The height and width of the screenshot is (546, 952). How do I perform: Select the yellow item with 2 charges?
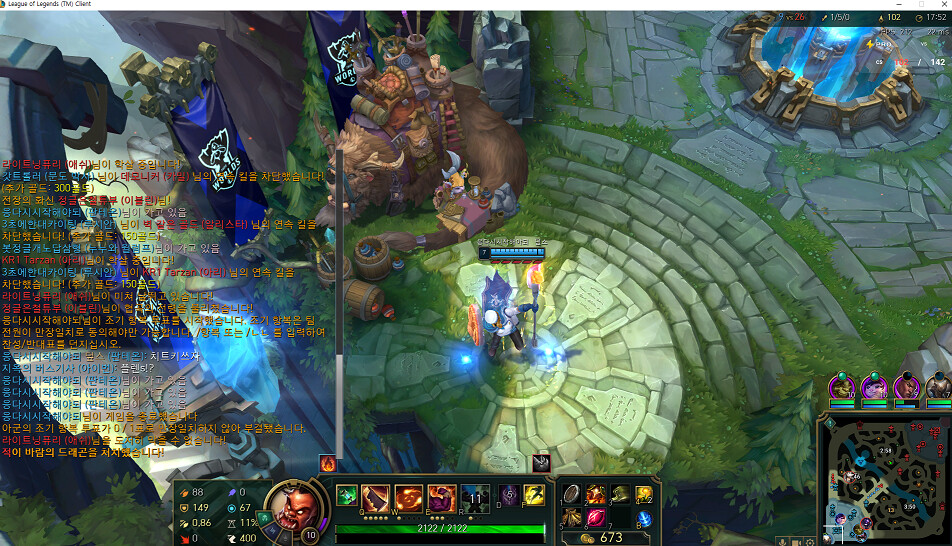(x=644, y=494)
